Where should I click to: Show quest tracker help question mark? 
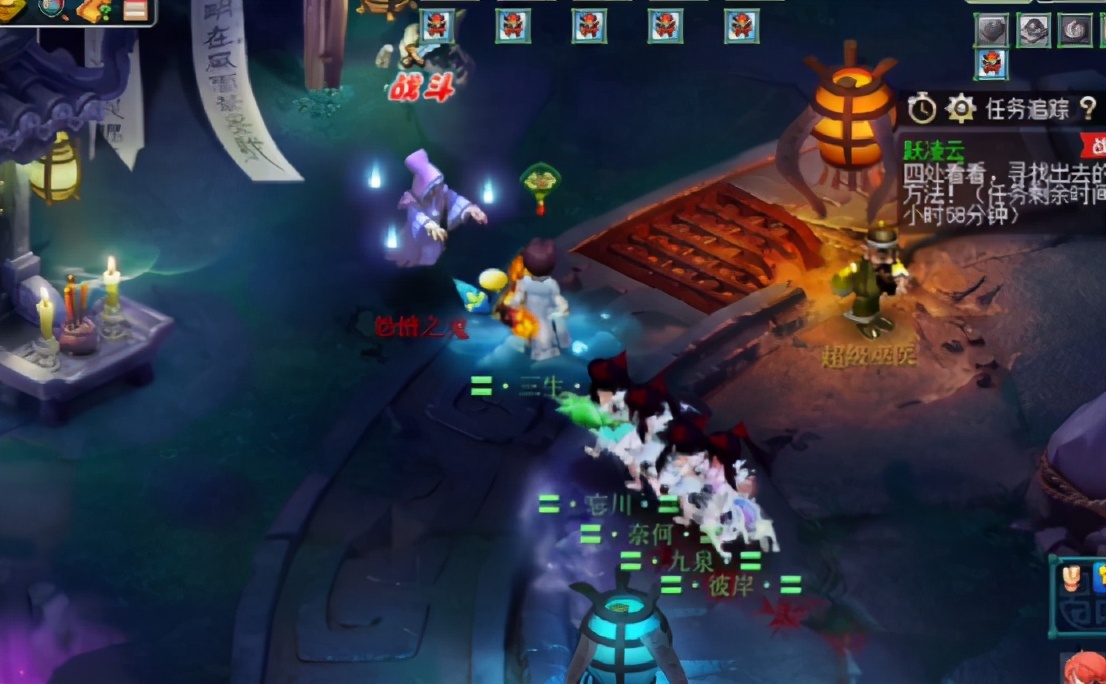point(1088,108)
